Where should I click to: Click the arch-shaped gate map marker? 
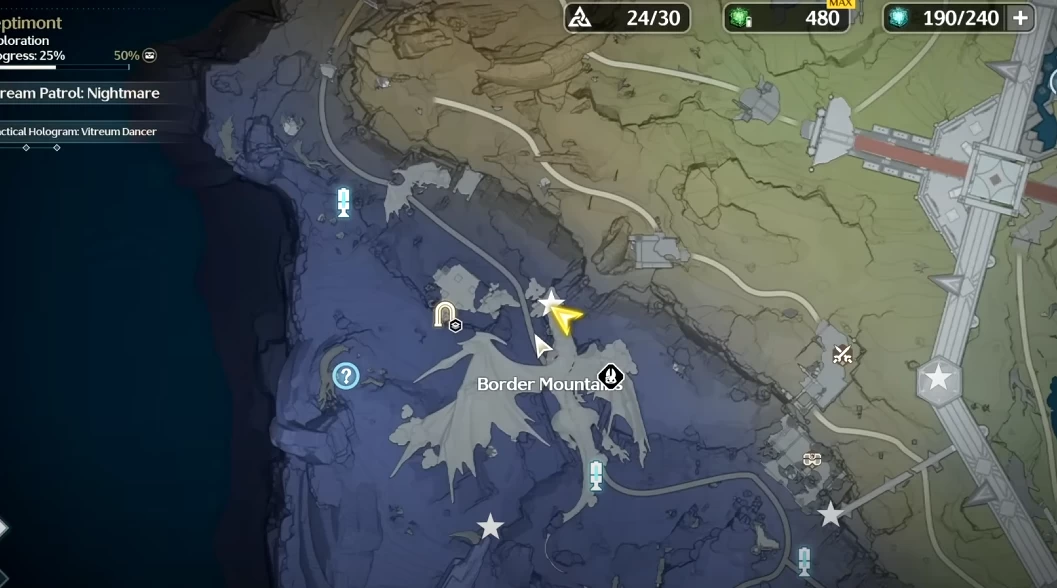point(445,316)
